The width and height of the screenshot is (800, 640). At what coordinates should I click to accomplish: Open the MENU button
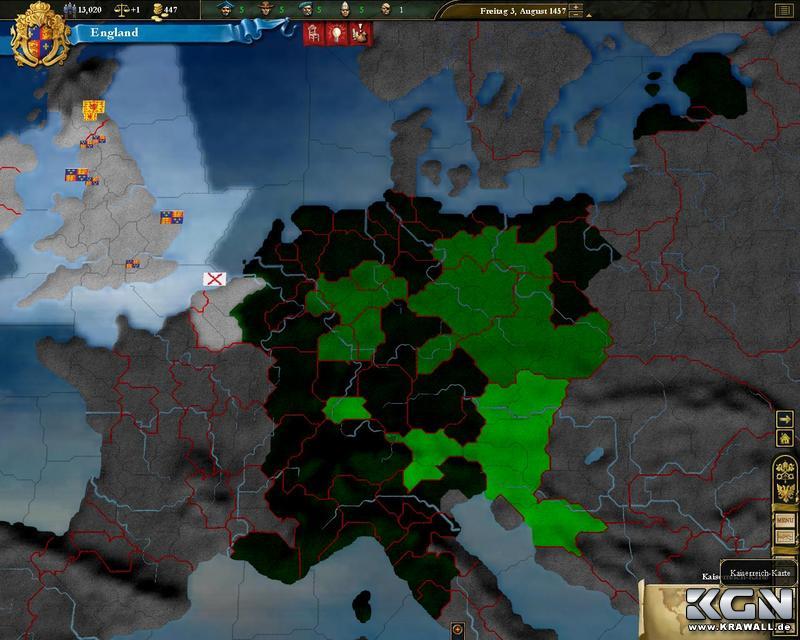786,521
